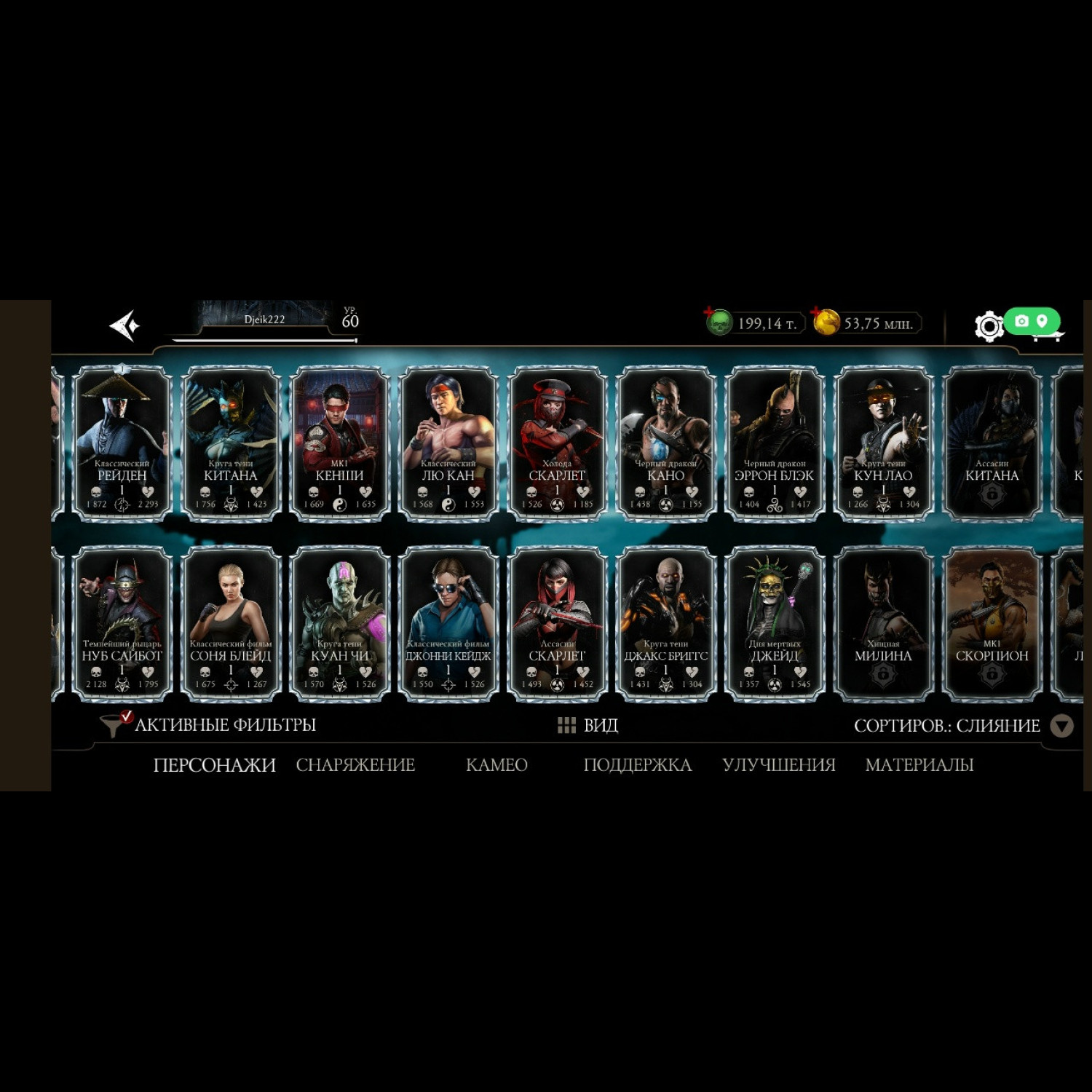Select the Кано character card
Image resolution: width=1092 pixels, height=1092 pixels.
click(x=665, y=443)
